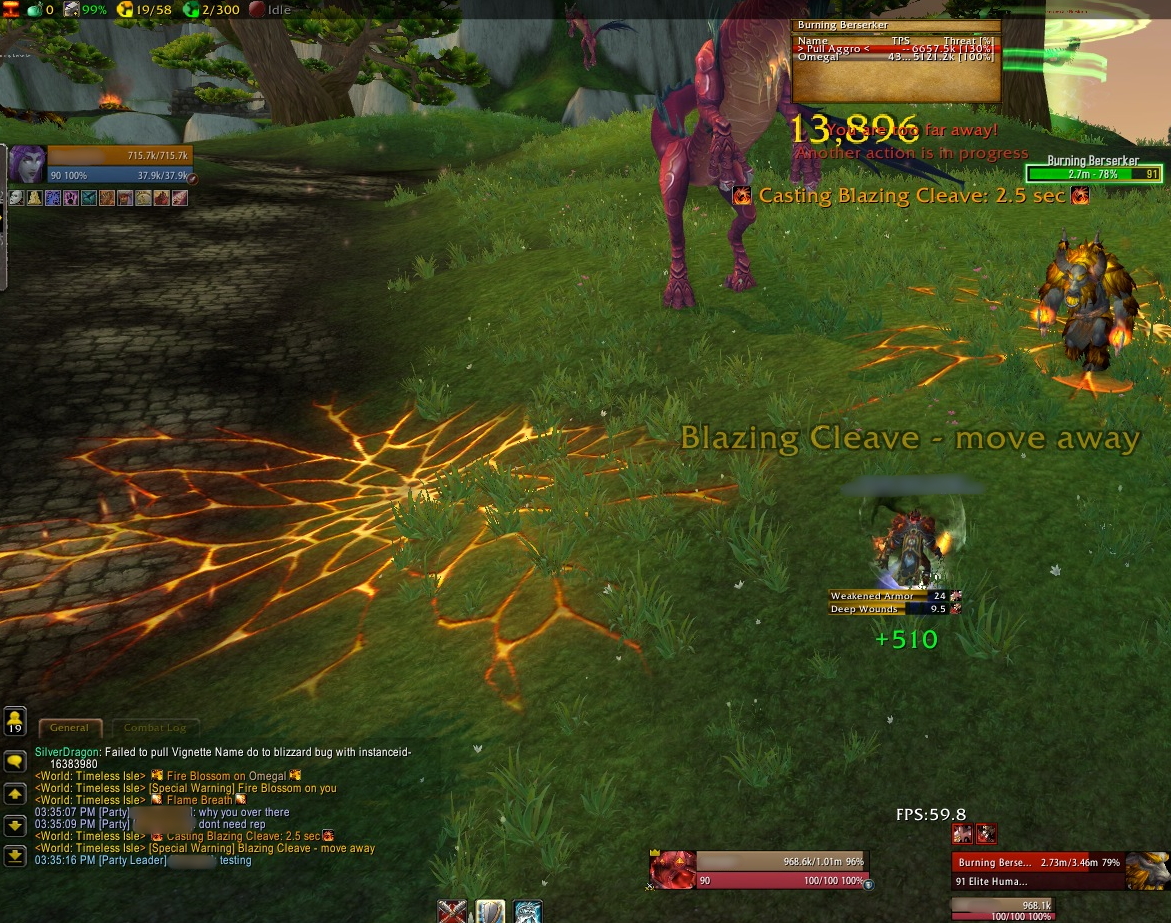Click the Burning Berserker threat meter window
The width and height of the screenshot is (1171, 923).
tap(896, 61)
